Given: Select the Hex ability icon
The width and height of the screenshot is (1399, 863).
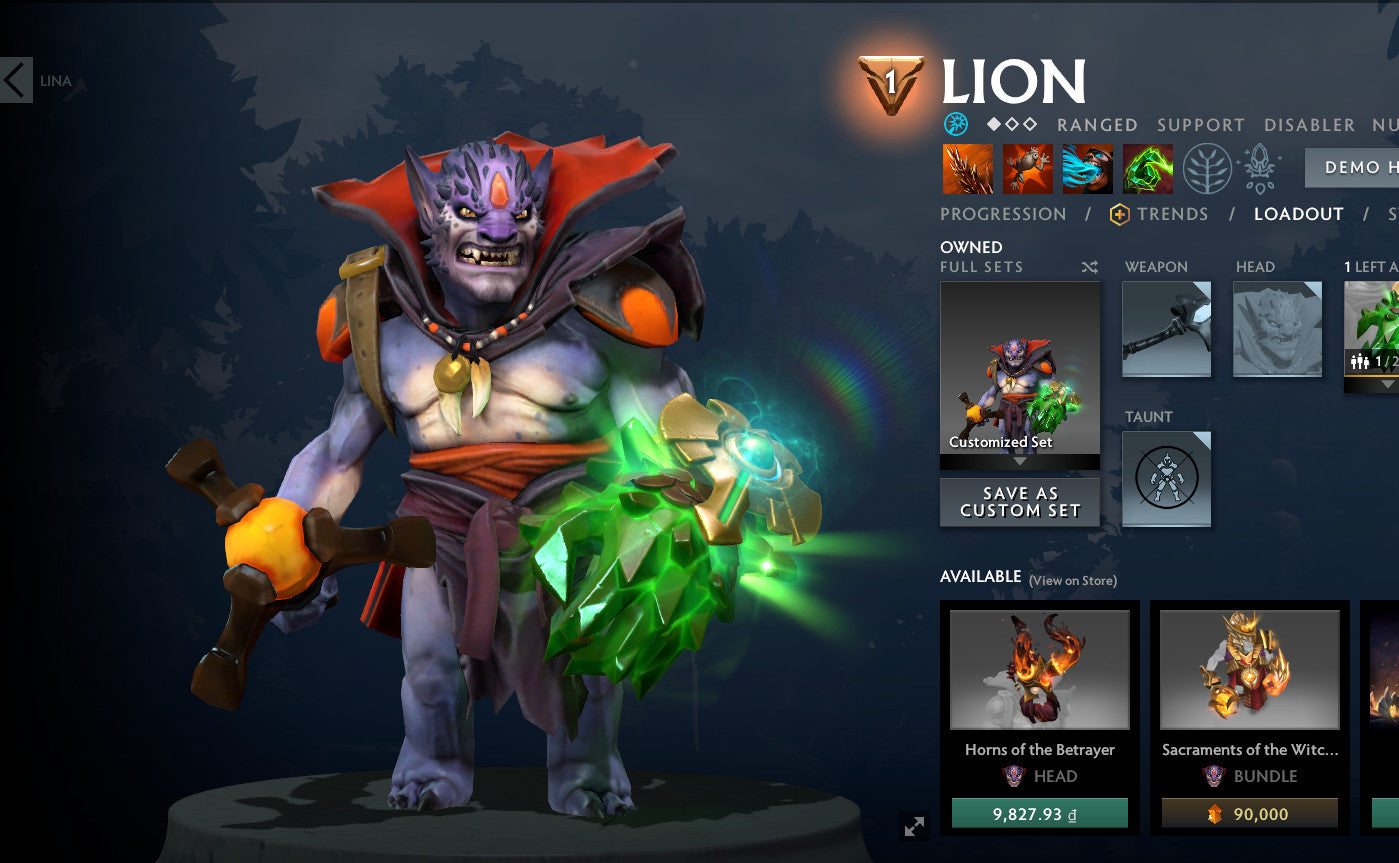Looking at the screenshot, I should click(1026, 169).
